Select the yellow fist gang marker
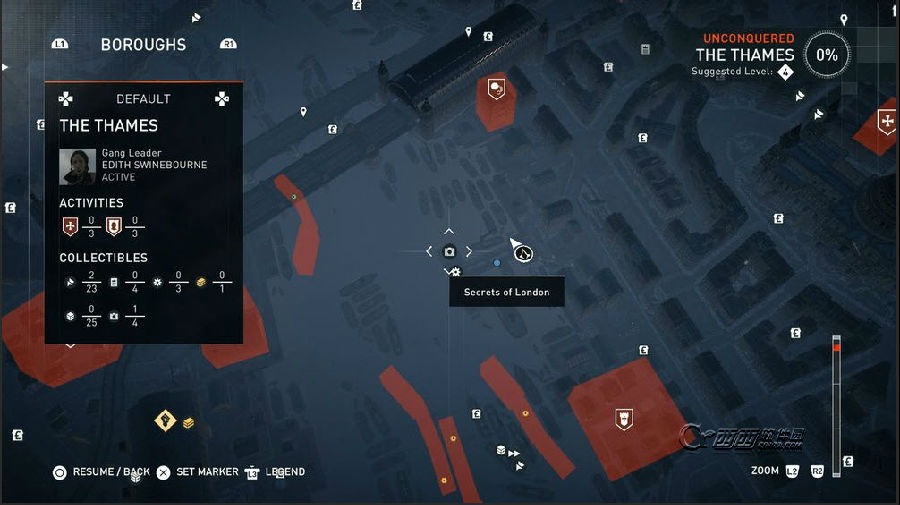Screen dimensions: 900x505 [x=165, y=421]
